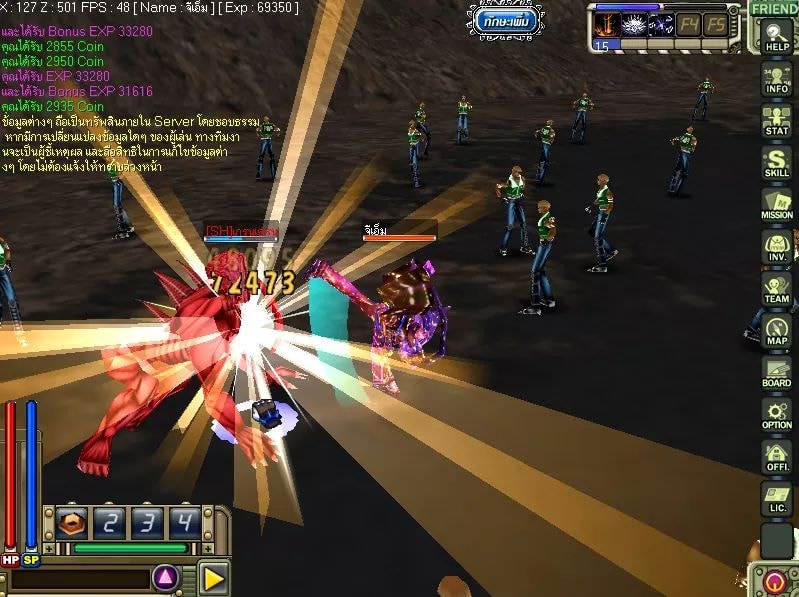This screenshot has width=799, height=597.
Task: Click the yellow arrow send button
Action: coord(213,577)
